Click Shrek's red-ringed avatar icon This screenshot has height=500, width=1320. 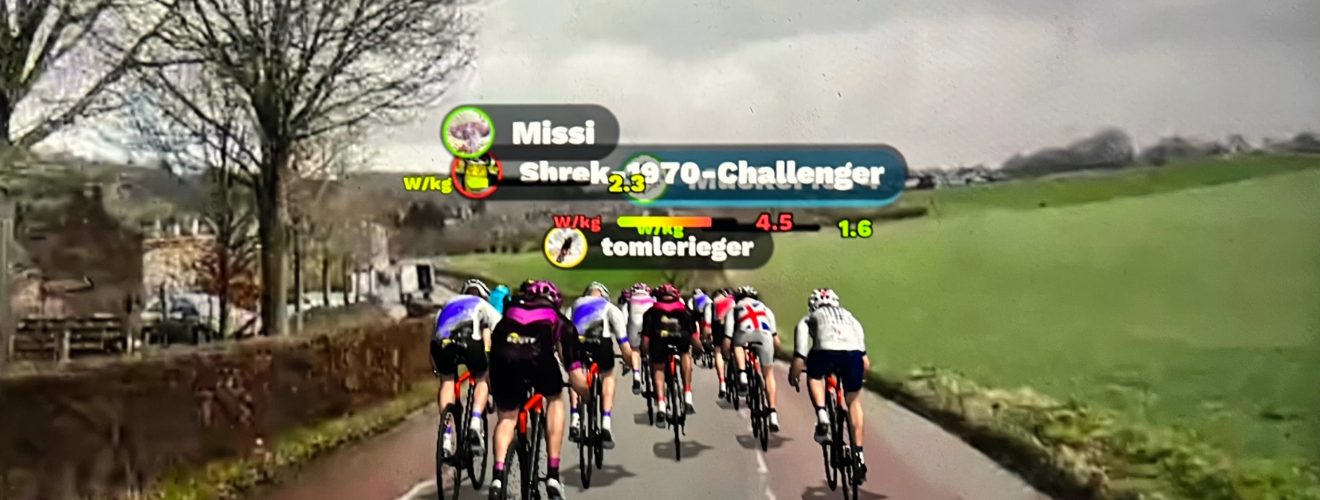(476, 175)
